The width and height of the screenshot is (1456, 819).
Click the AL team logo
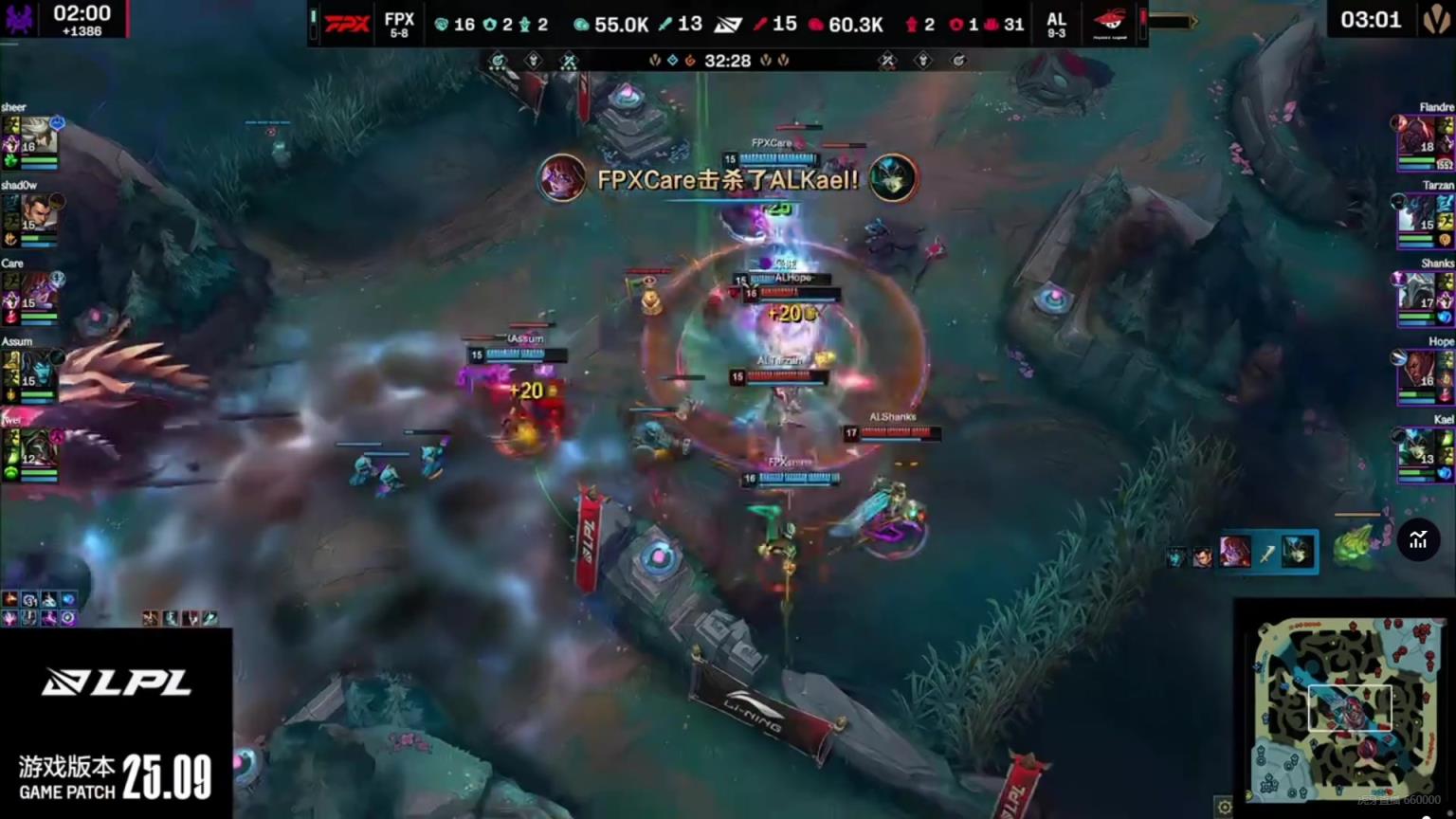[x=1109, y=23]
